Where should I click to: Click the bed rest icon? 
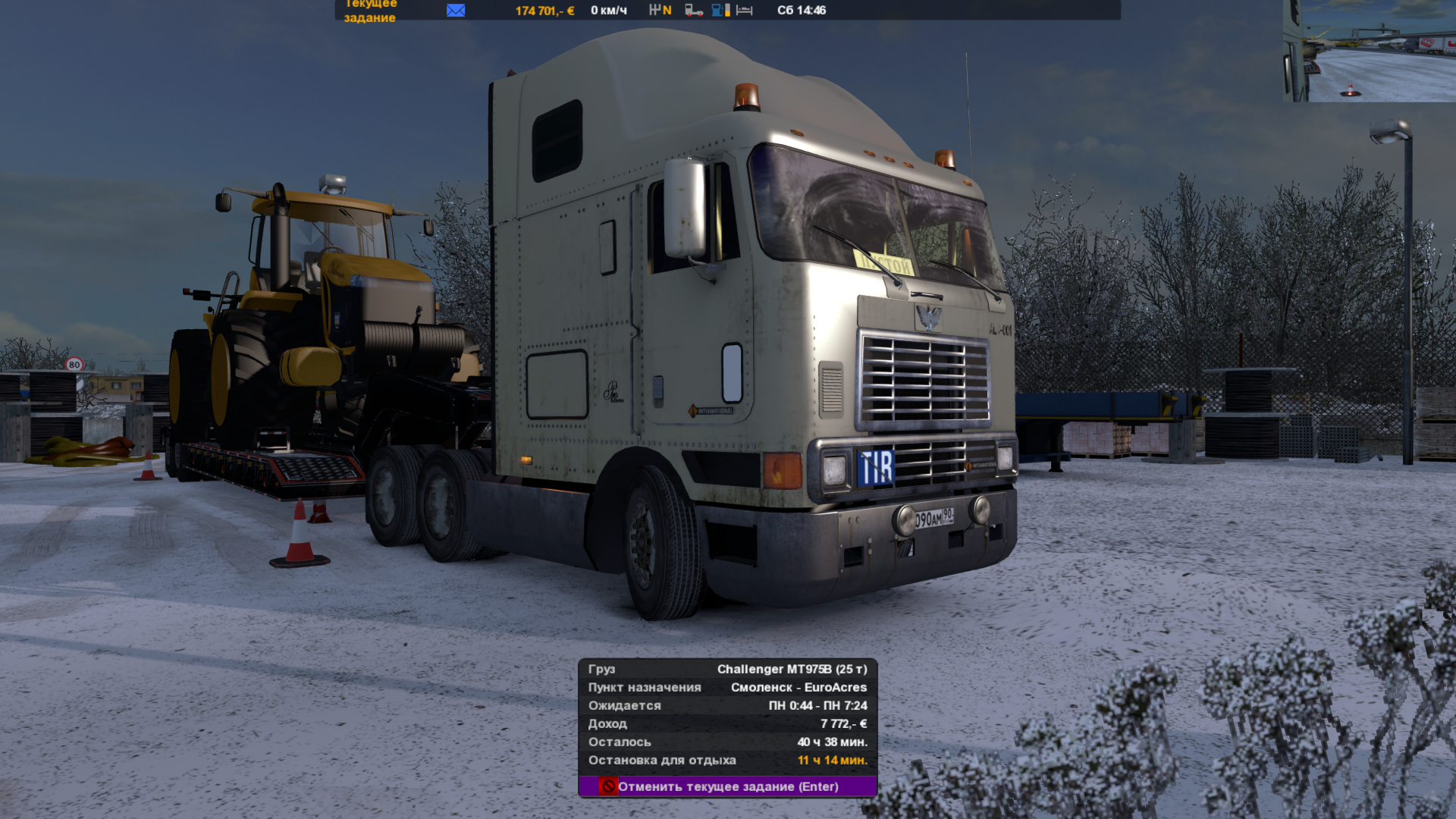click(x=745, y=11)
